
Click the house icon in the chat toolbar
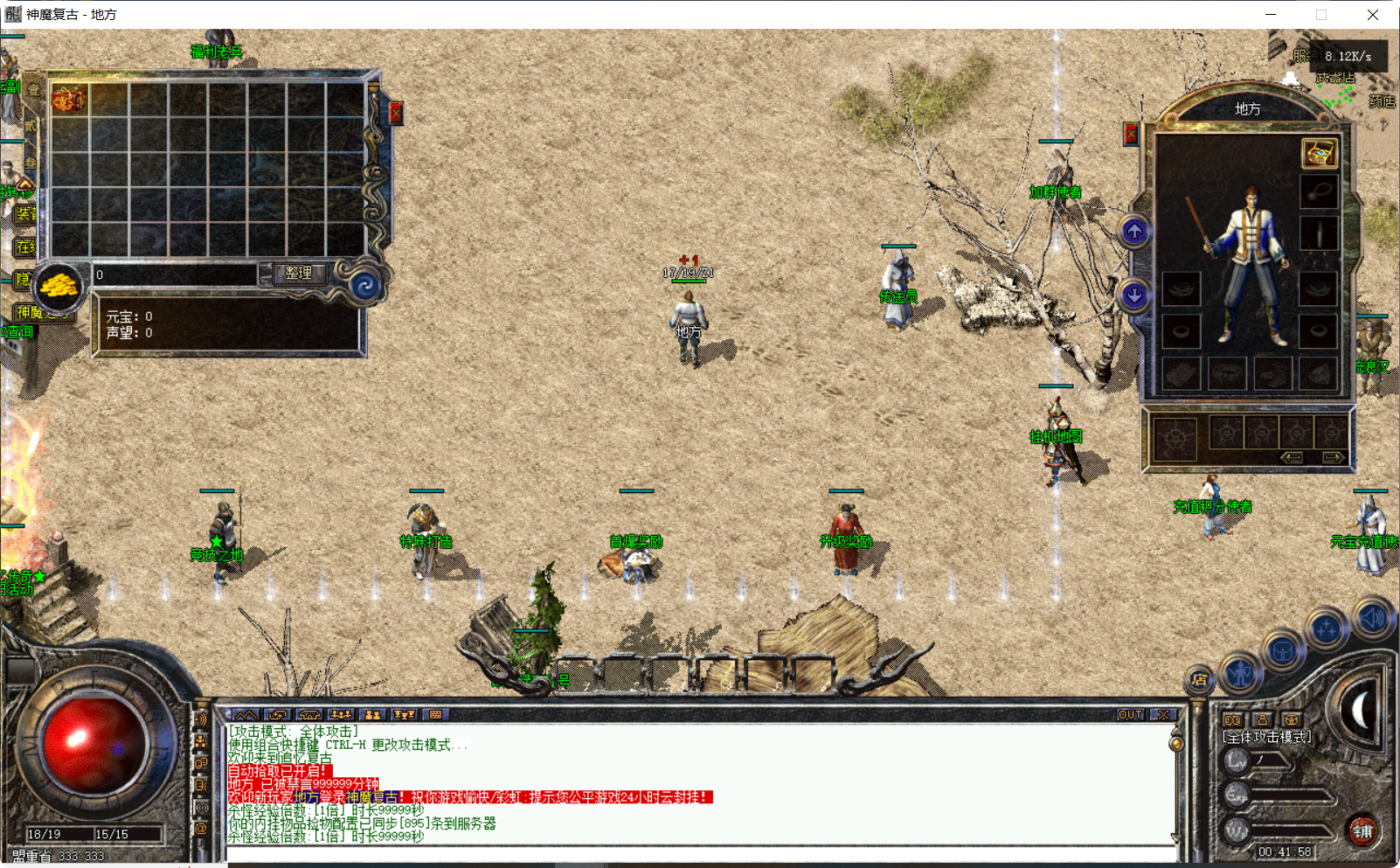[x=309, y=714]
